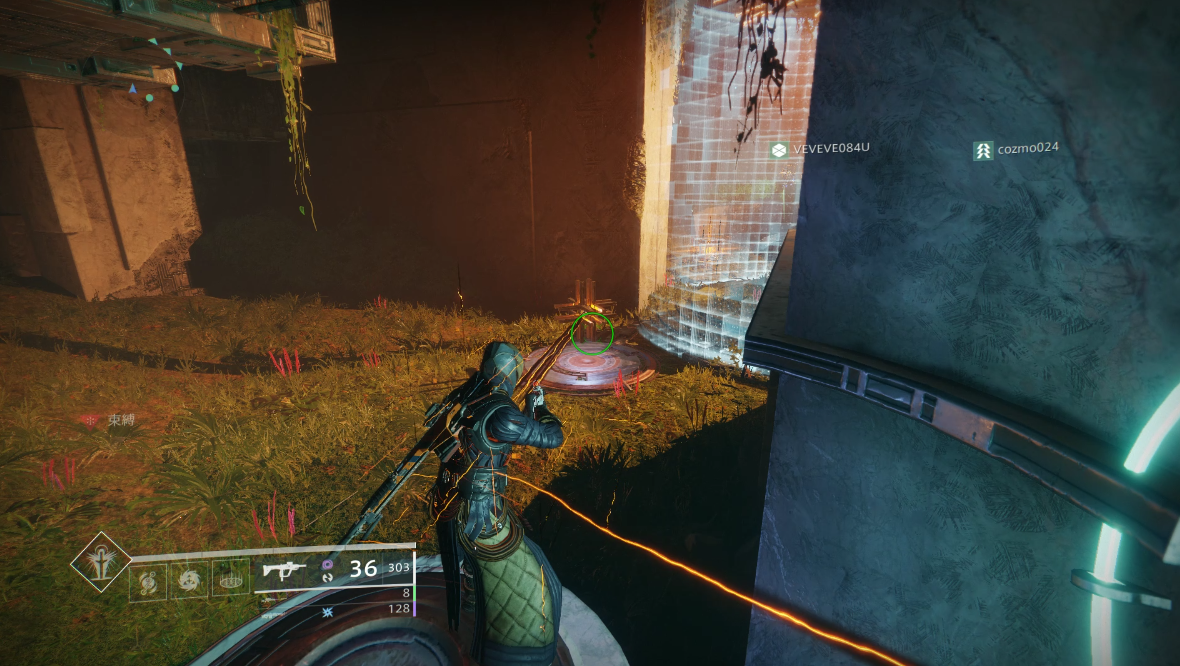Activate the diamond-shaped super ability icon
The width and height of the screenshot is (1180, 666).
coord(100,562)
